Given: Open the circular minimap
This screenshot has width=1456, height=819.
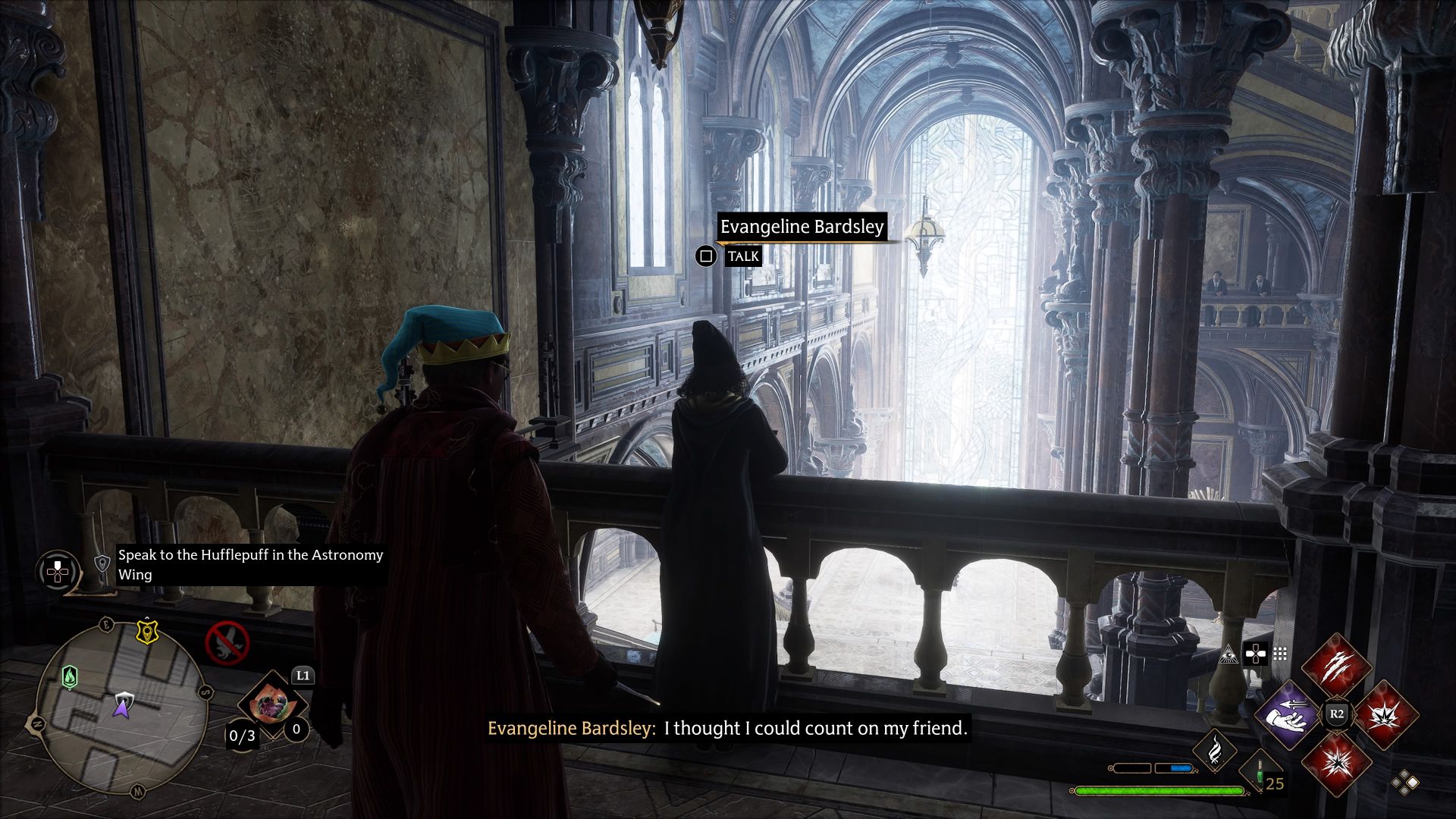Looking at the screenshot, I should pos(122,707).
